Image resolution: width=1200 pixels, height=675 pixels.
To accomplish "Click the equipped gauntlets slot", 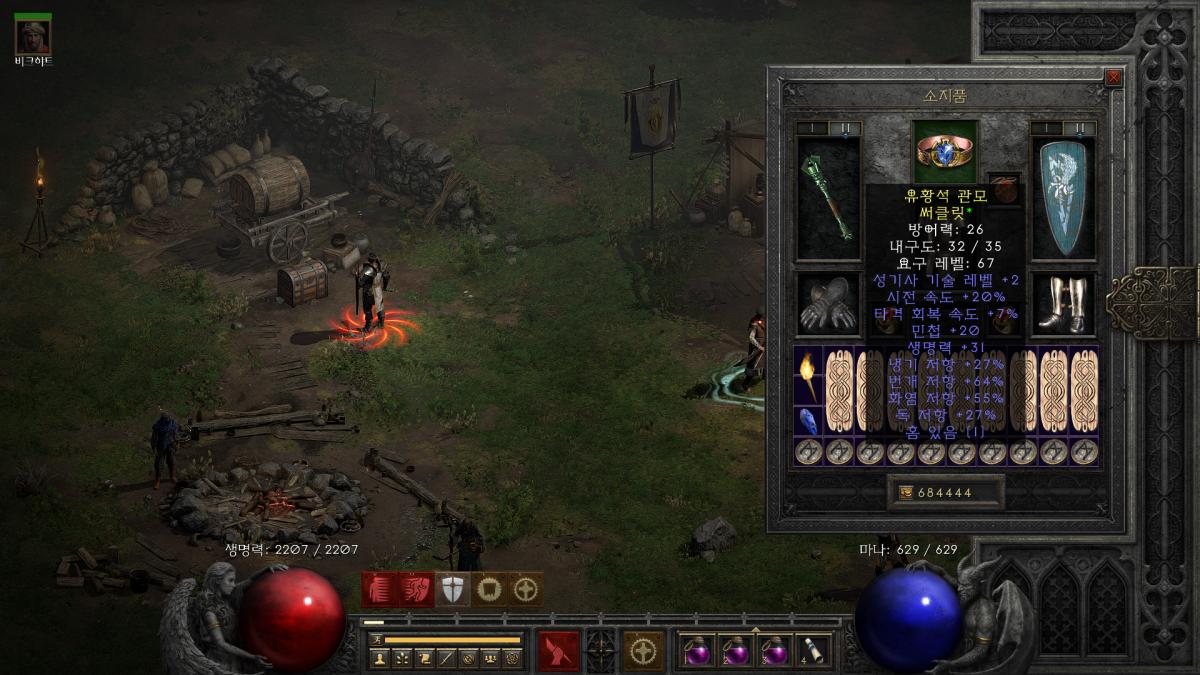I will (829, 305).
